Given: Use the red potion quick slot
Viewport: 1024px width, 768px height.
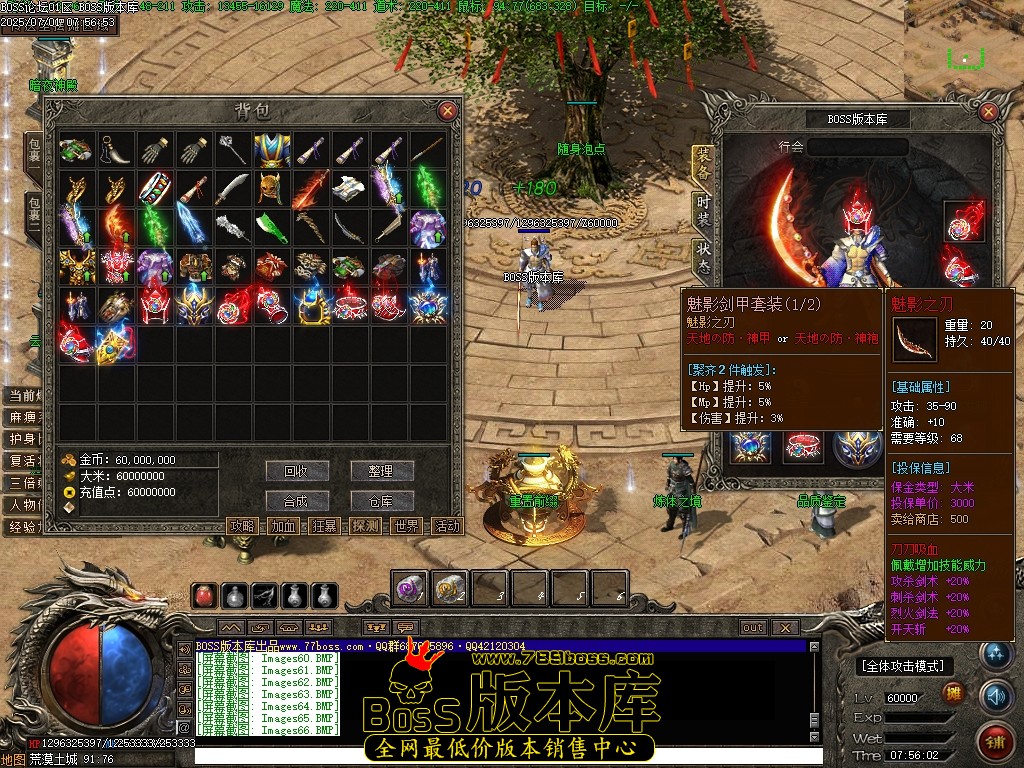Looking at the screenshot, I should [x=206, y=596].
